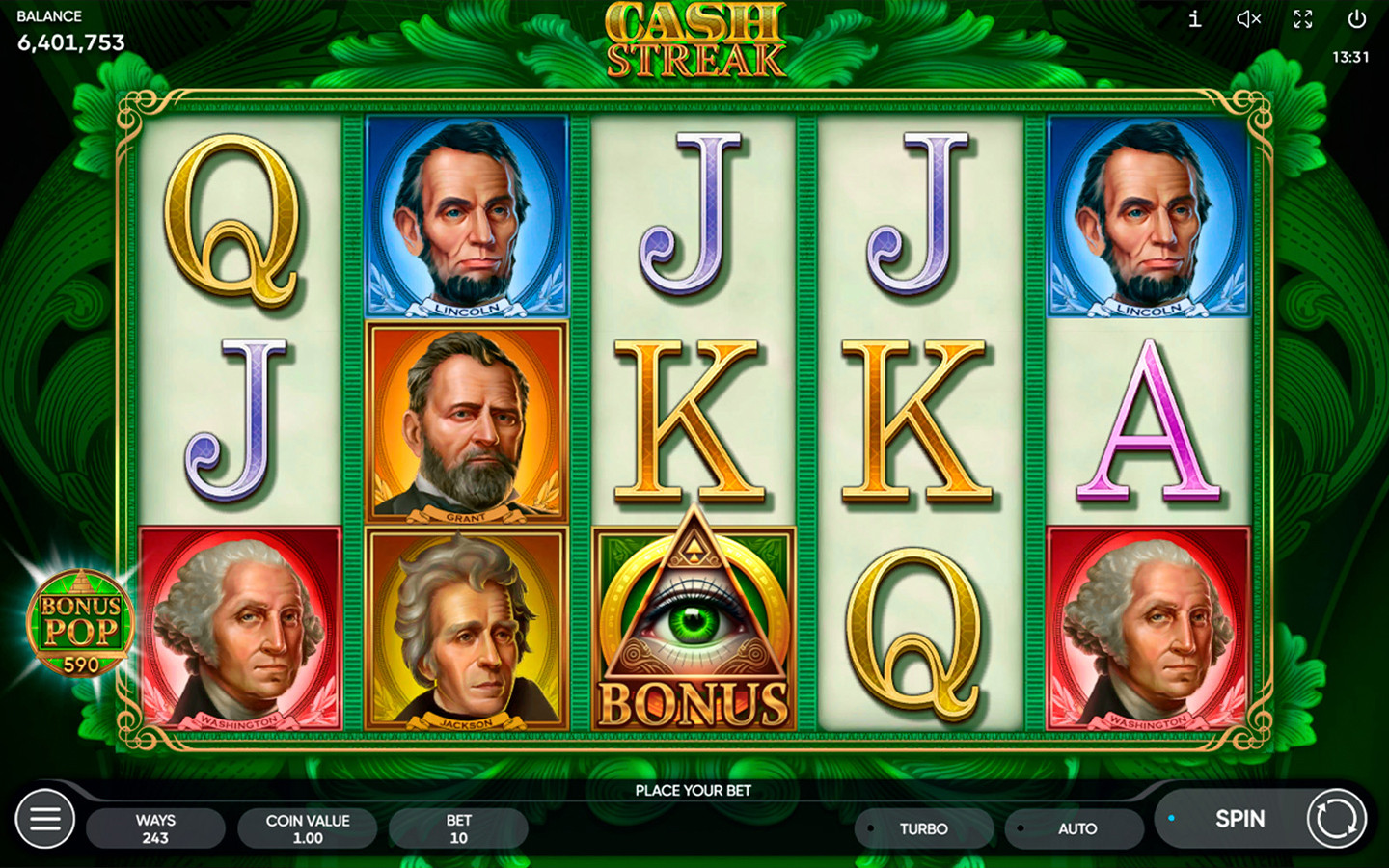Show the game info paytable
The image size is (1389, 868).
[x=1194, y=19]
